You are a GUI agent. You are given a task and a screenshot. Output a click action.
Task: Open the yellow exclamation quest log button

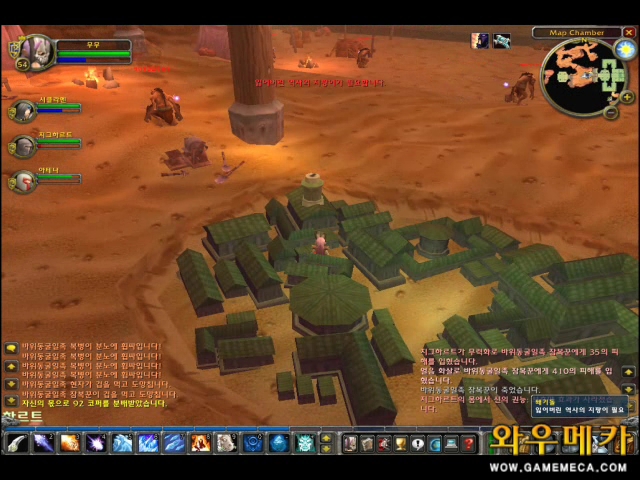point(417,443)
